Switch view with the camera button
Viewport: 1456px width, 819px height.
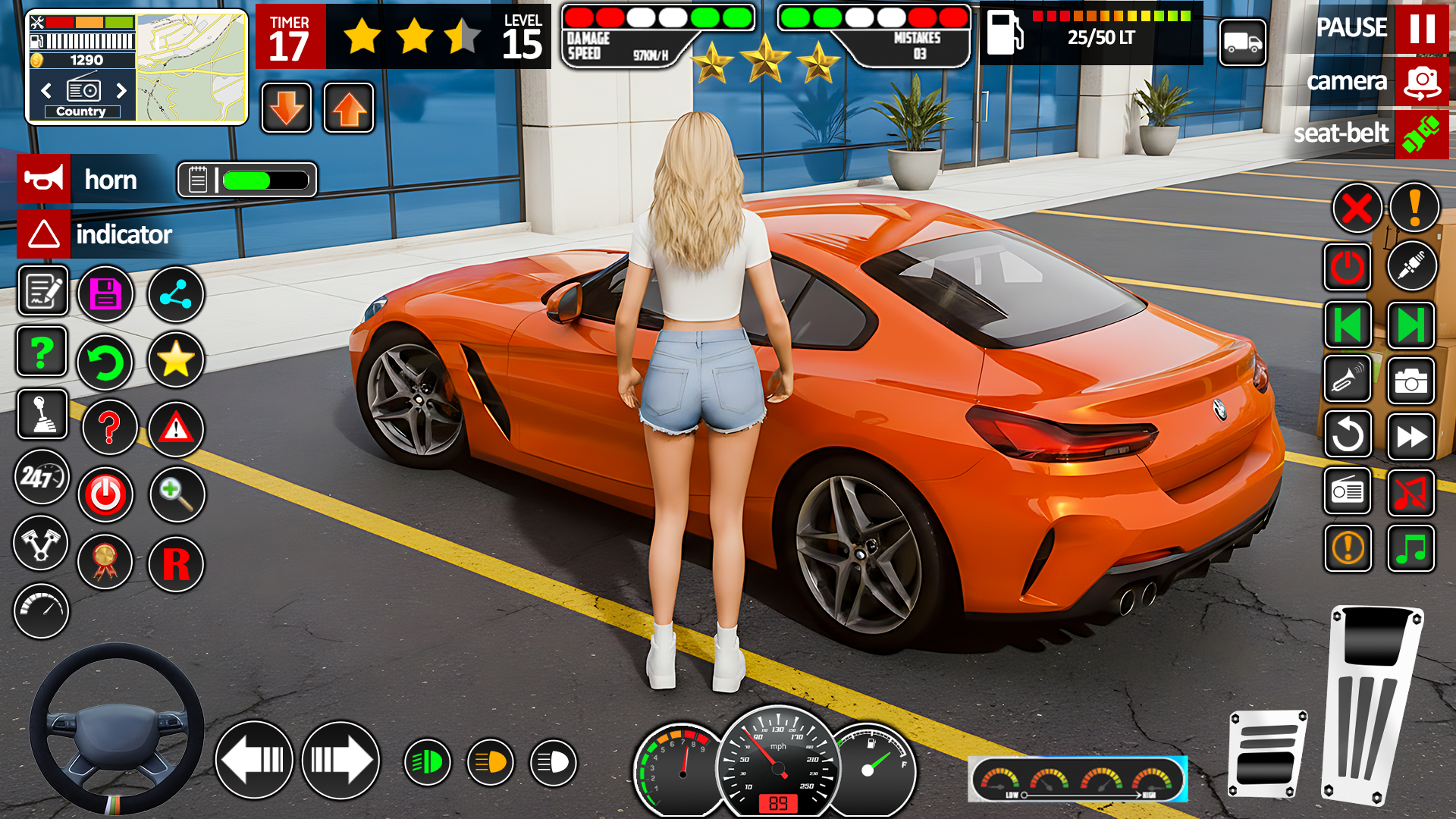[x=1421, y=81]
